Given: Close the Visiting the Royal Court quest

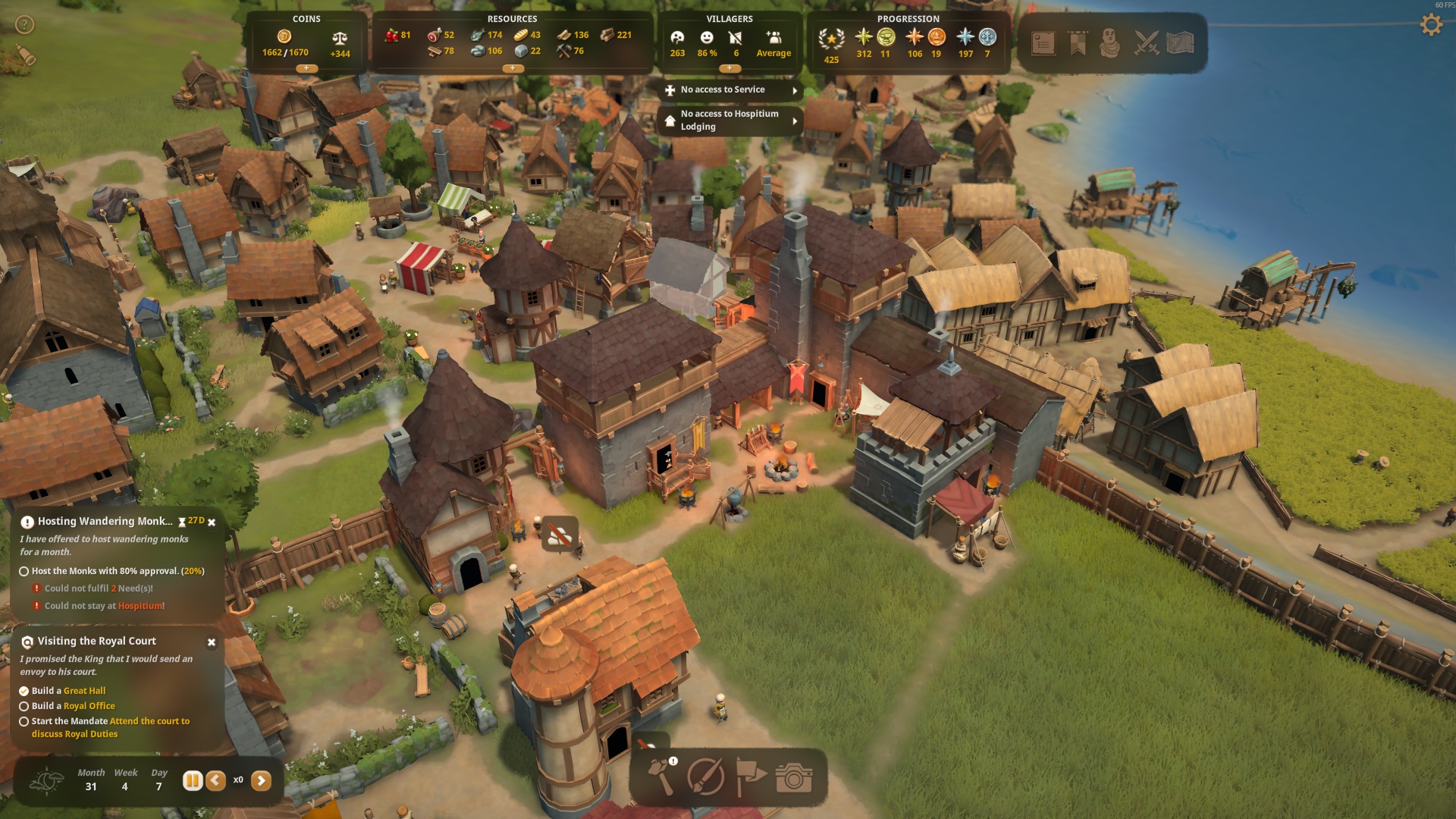Looking at the screenshot, I should pos(212,642).
